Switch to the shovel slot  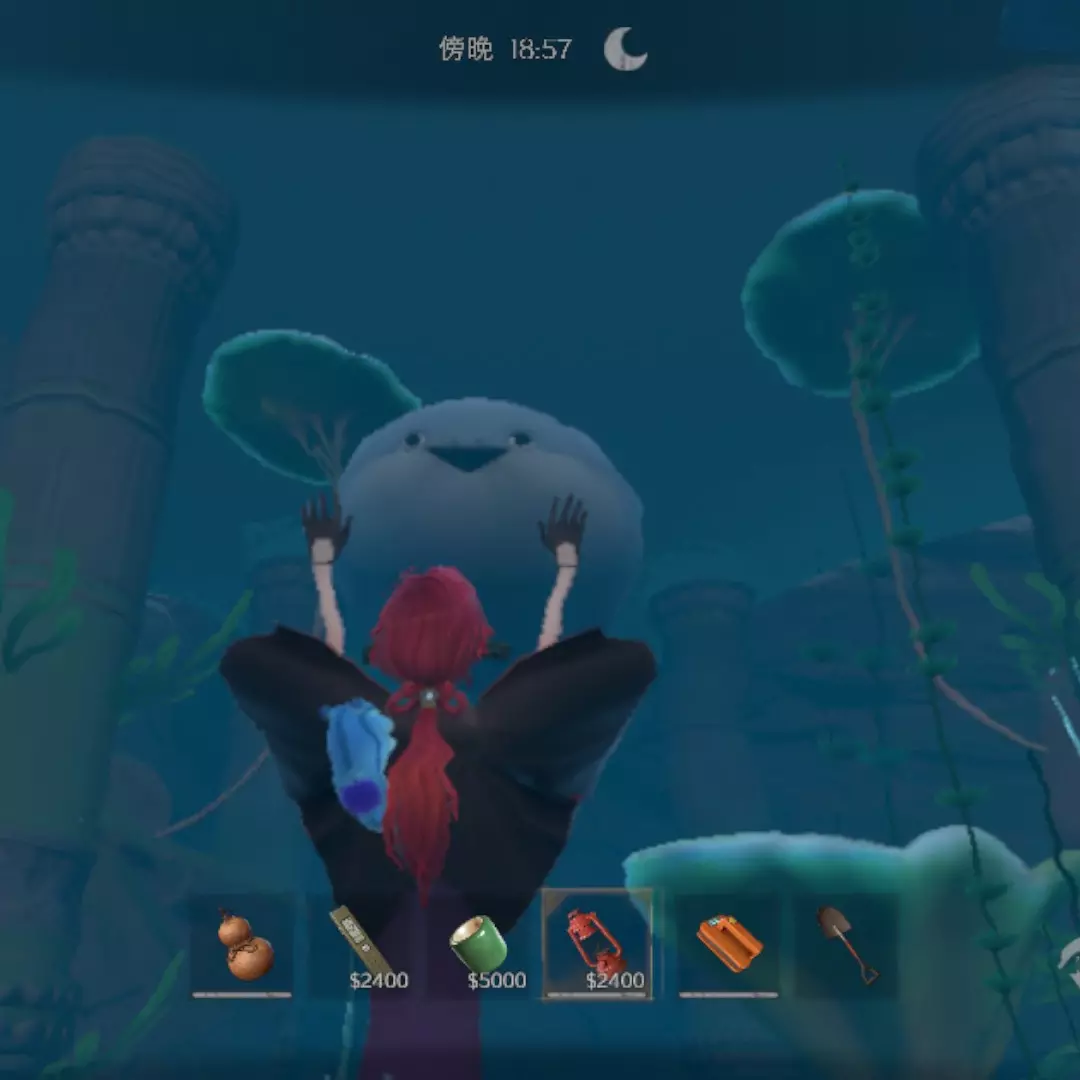847,944
